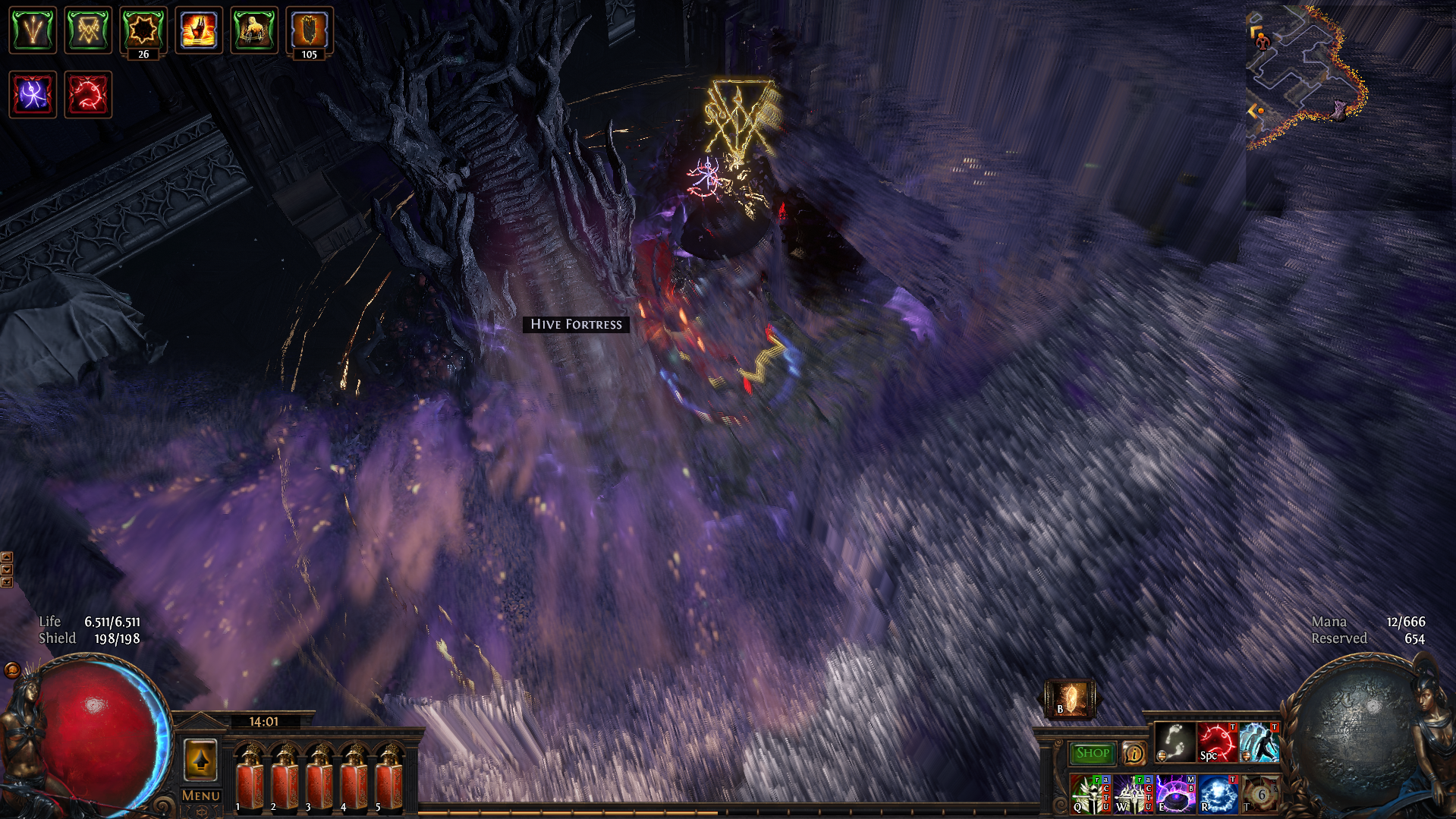This screenshot has height=819, width=1456.
Task: Select the fiery skill slot on T
Action: (x=1259, y=794)
